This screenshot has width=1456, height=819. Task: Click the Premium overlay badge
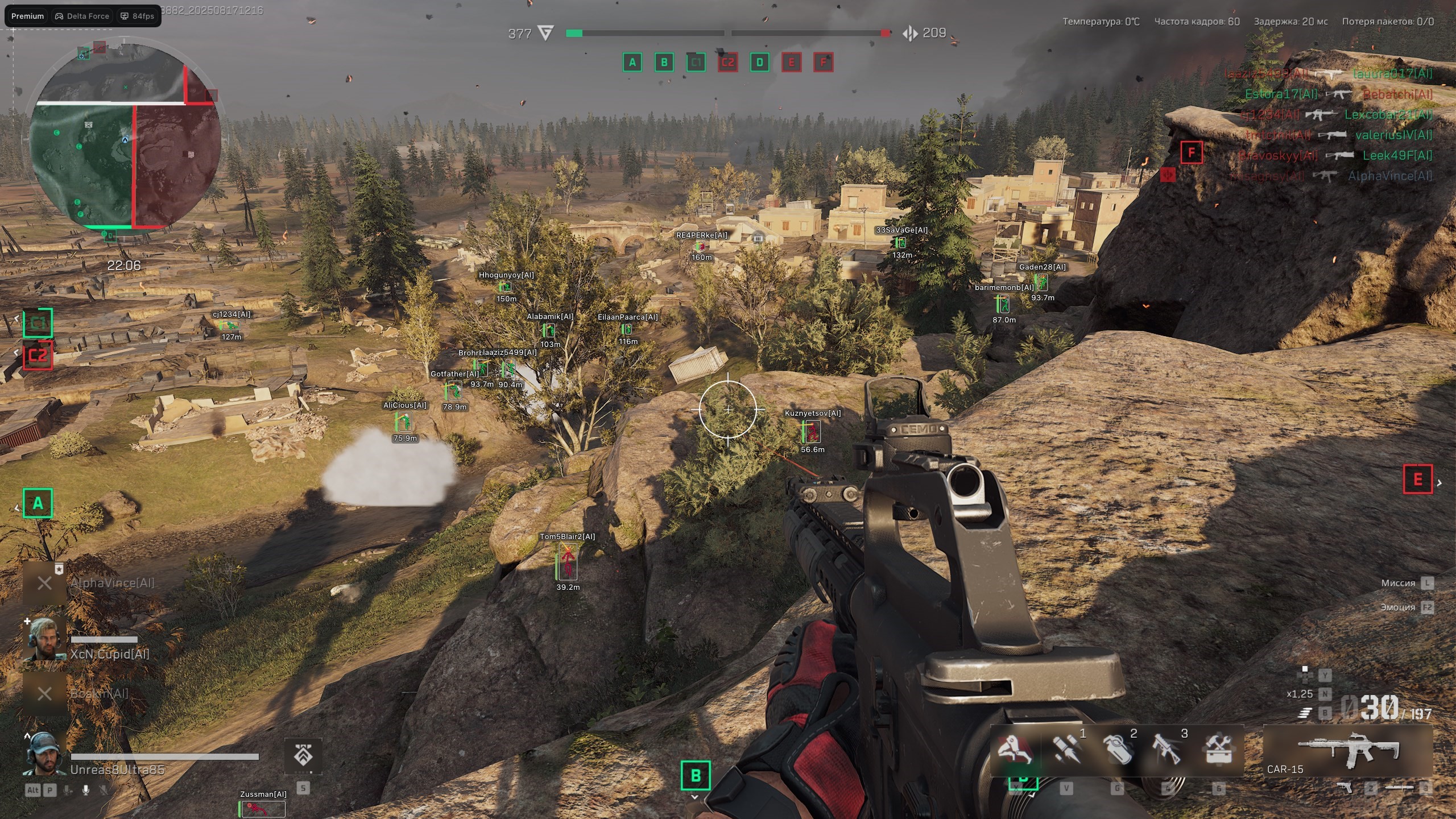coord(27,16)
